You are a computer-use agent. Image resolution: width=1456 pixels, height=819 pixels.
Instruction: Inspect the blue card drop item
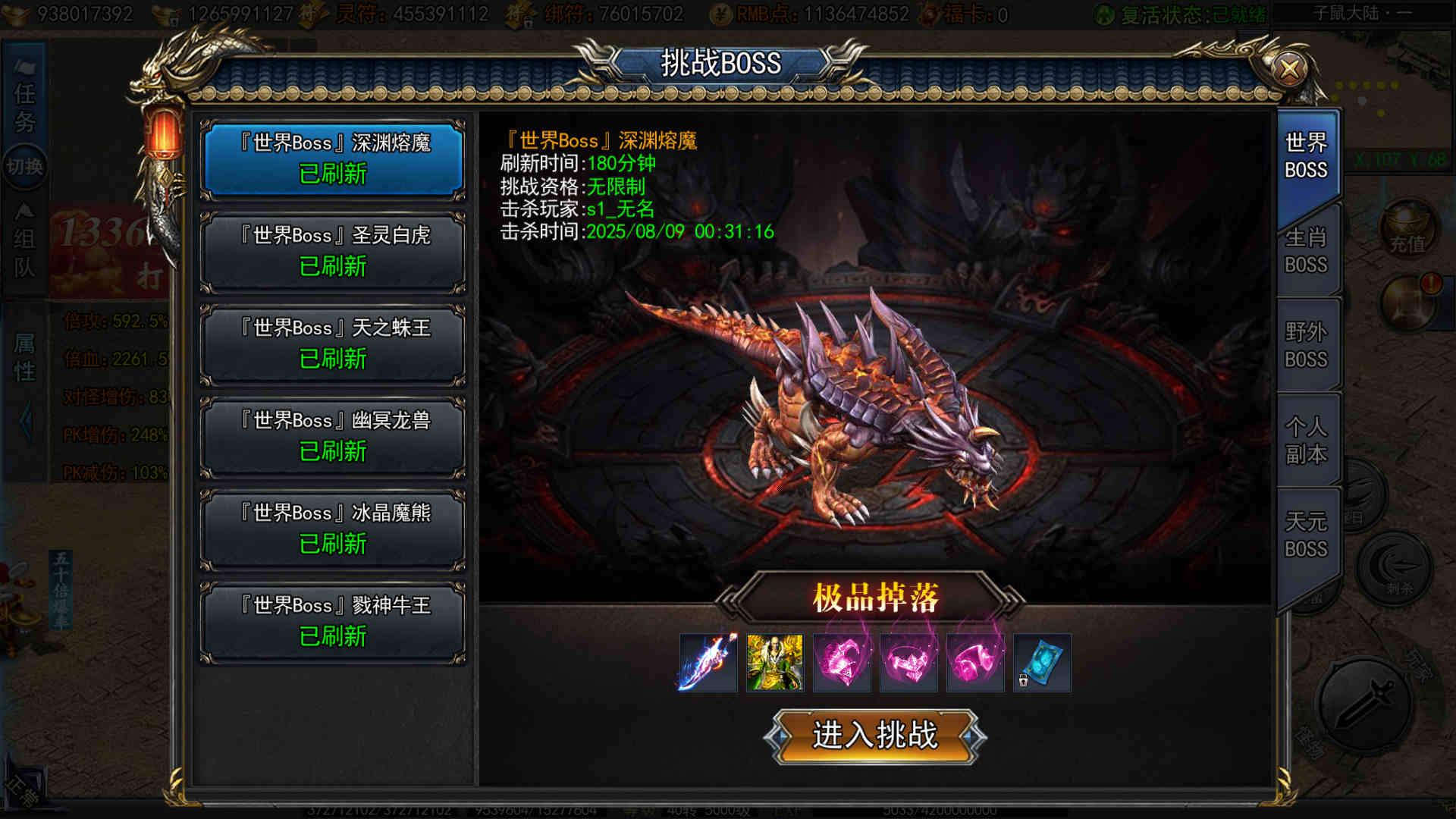pos(1042,663)
